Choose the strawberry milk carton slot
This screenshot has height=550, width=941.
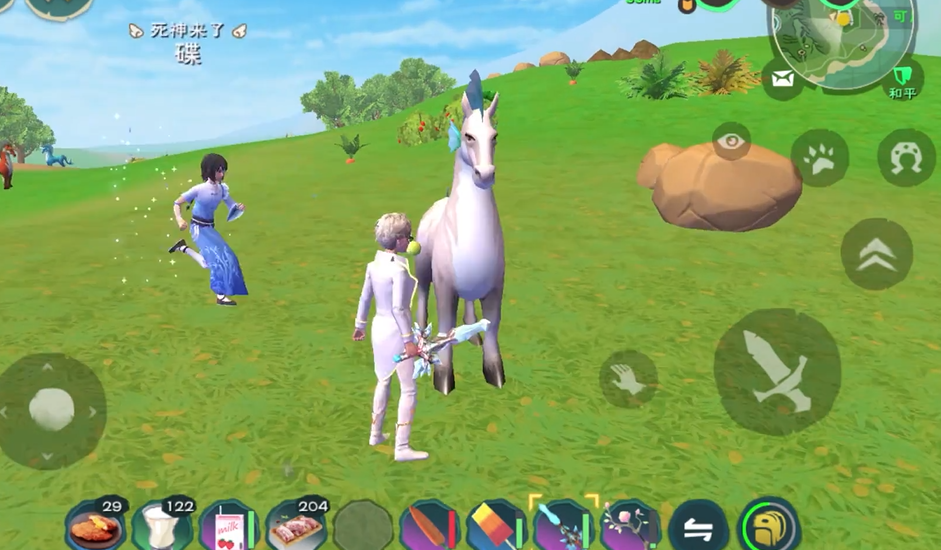tap(228, 525)
